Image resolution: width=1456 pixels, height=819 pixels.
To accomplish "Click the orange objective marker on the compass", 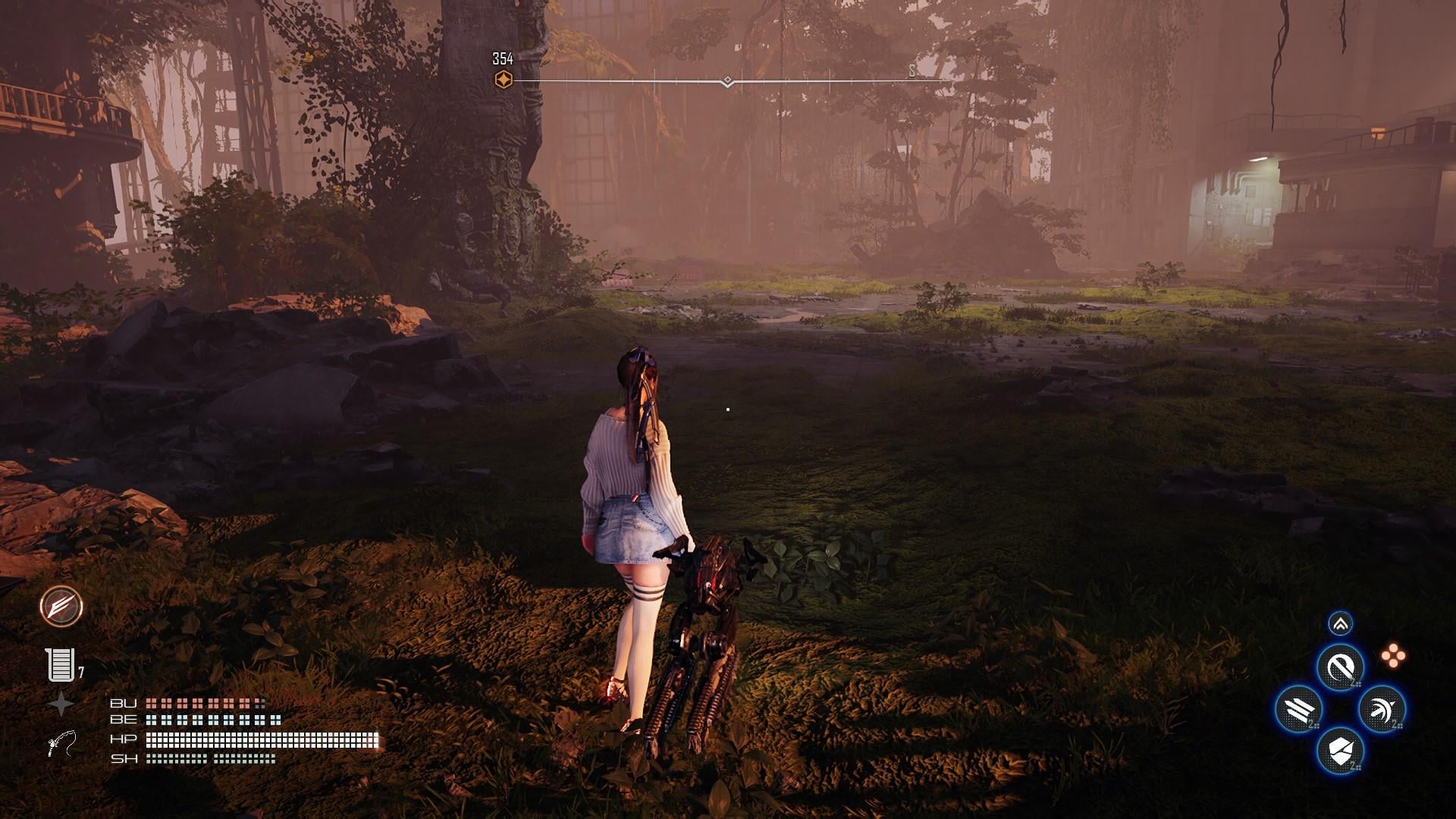I will click(503, 80).
